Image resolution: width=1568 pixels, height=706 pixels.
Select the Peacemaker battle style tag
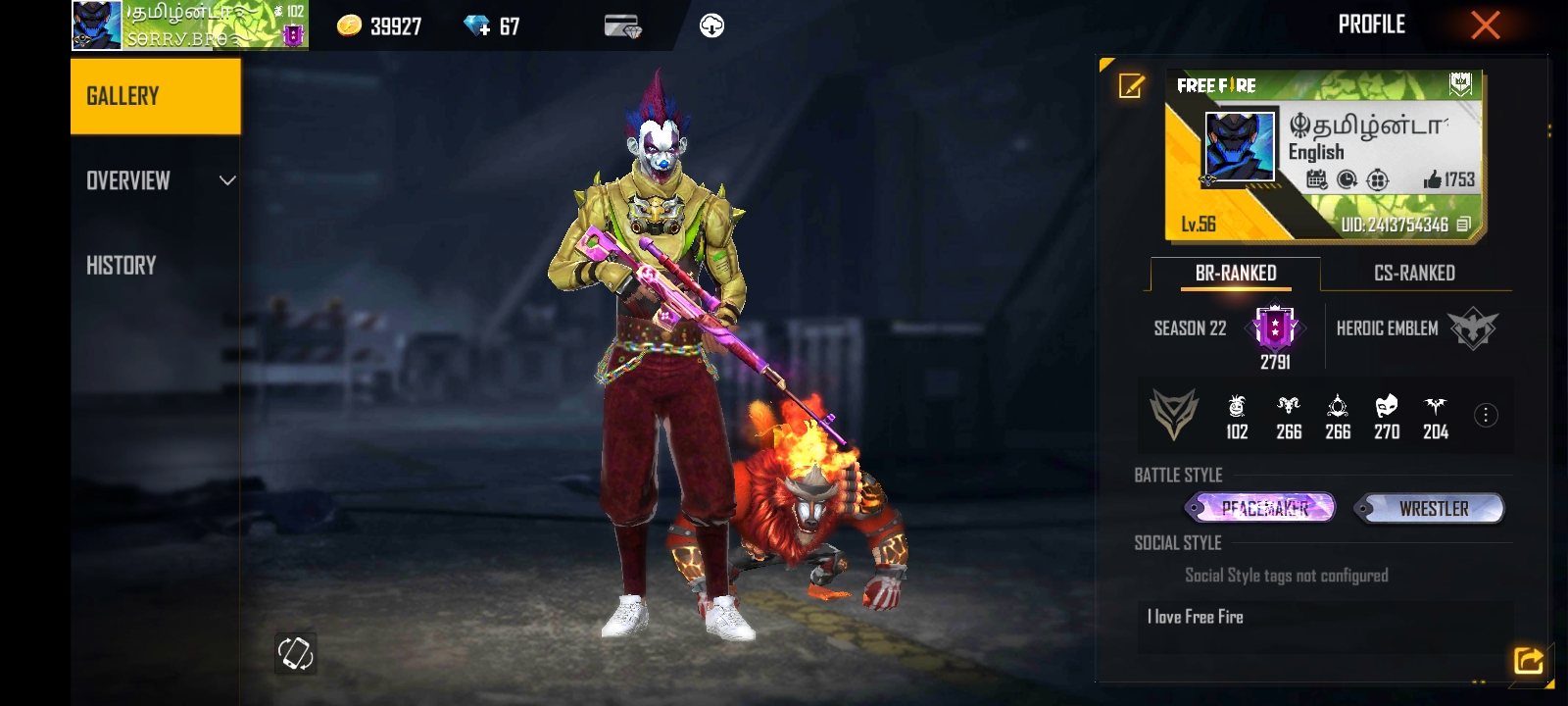pos(1262,508)
